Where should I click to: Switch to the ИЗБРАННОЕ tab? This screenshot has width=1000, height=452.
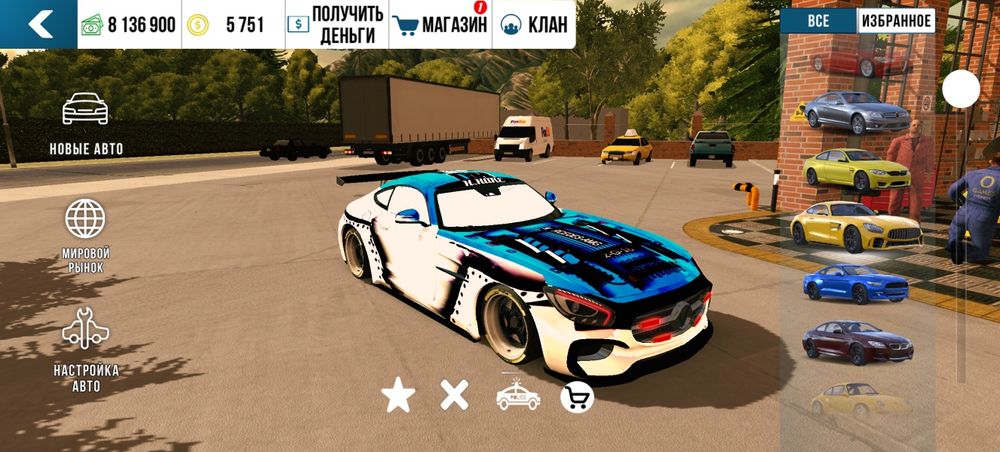click(x=895, y=21)
